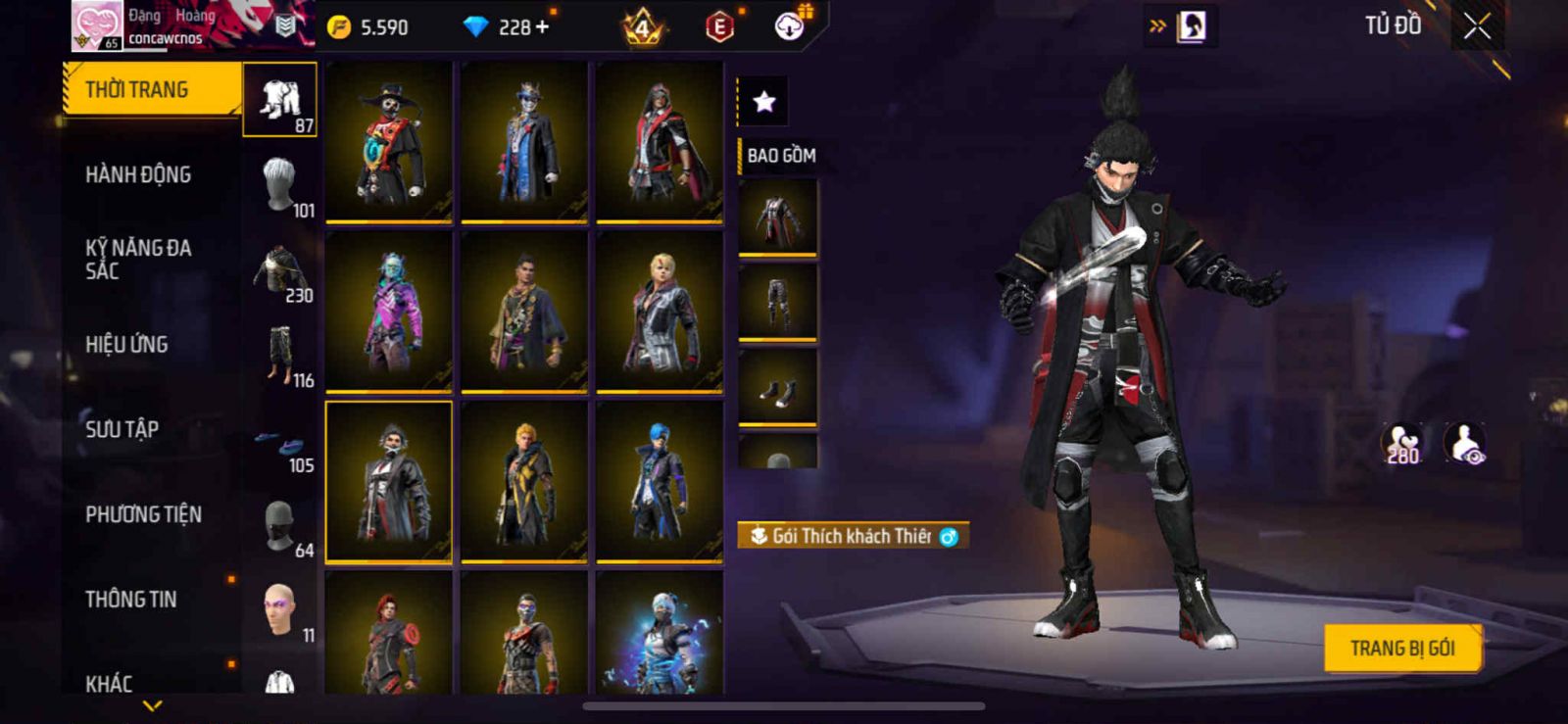Select the skull cowboy hat outfit

click(x=389, y=141)
